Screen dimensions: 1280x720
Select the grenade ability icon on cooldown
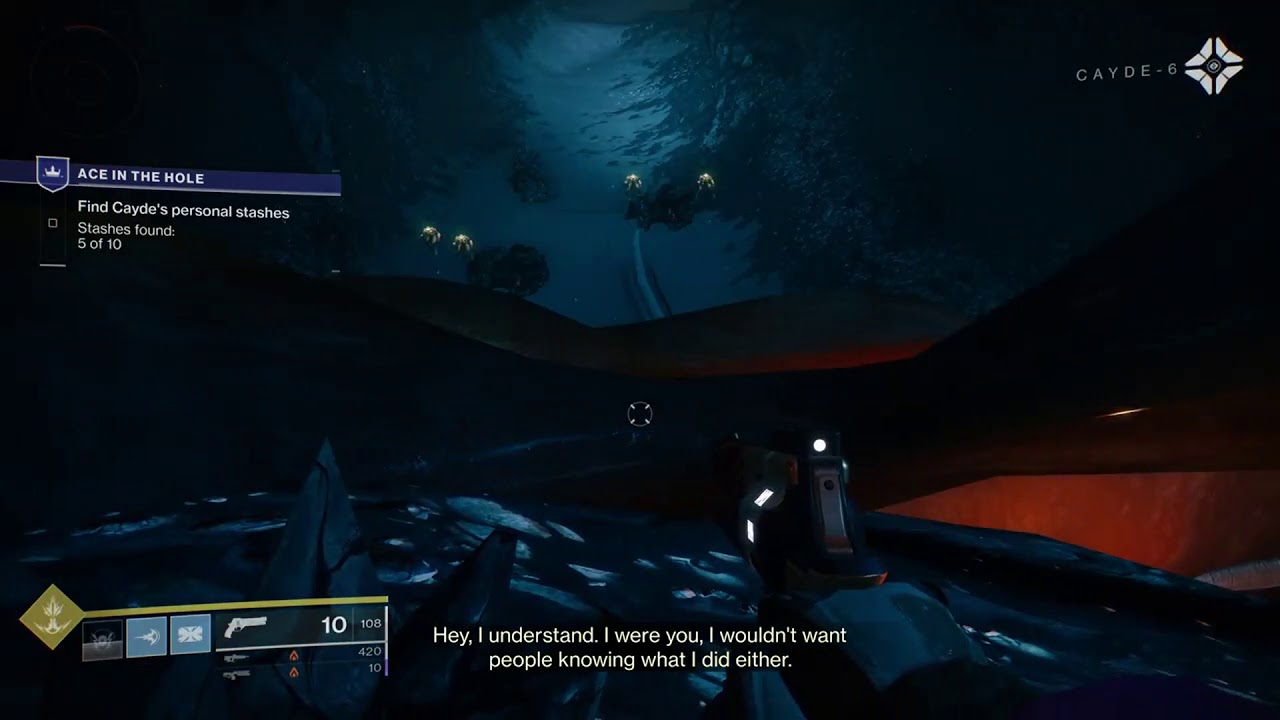click(x=102, y=637)
